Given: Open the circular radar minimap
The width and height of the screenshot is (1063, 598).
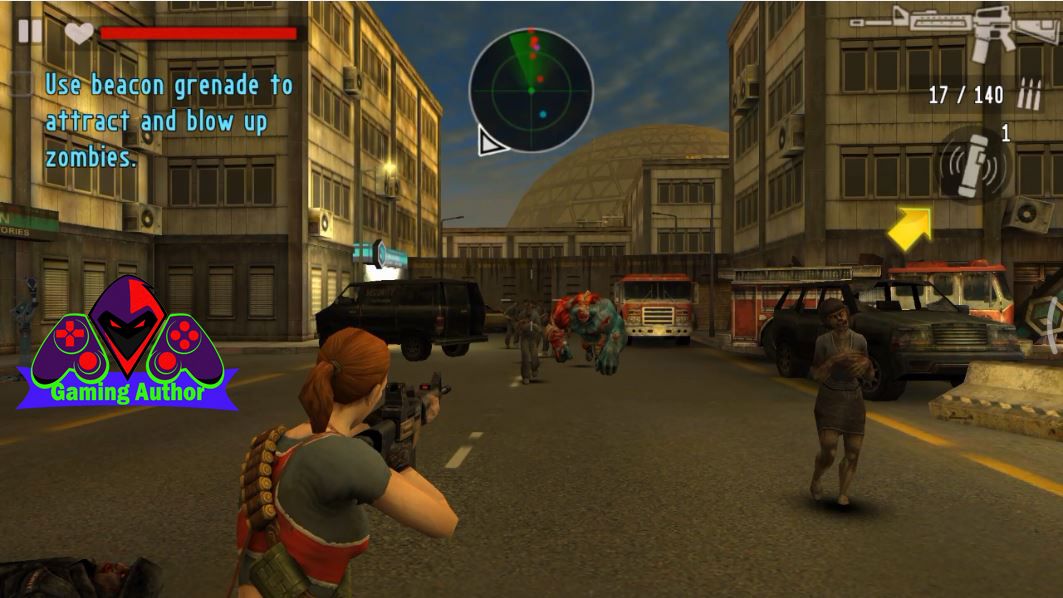Looking at the screenshot, I should (531, 90).
